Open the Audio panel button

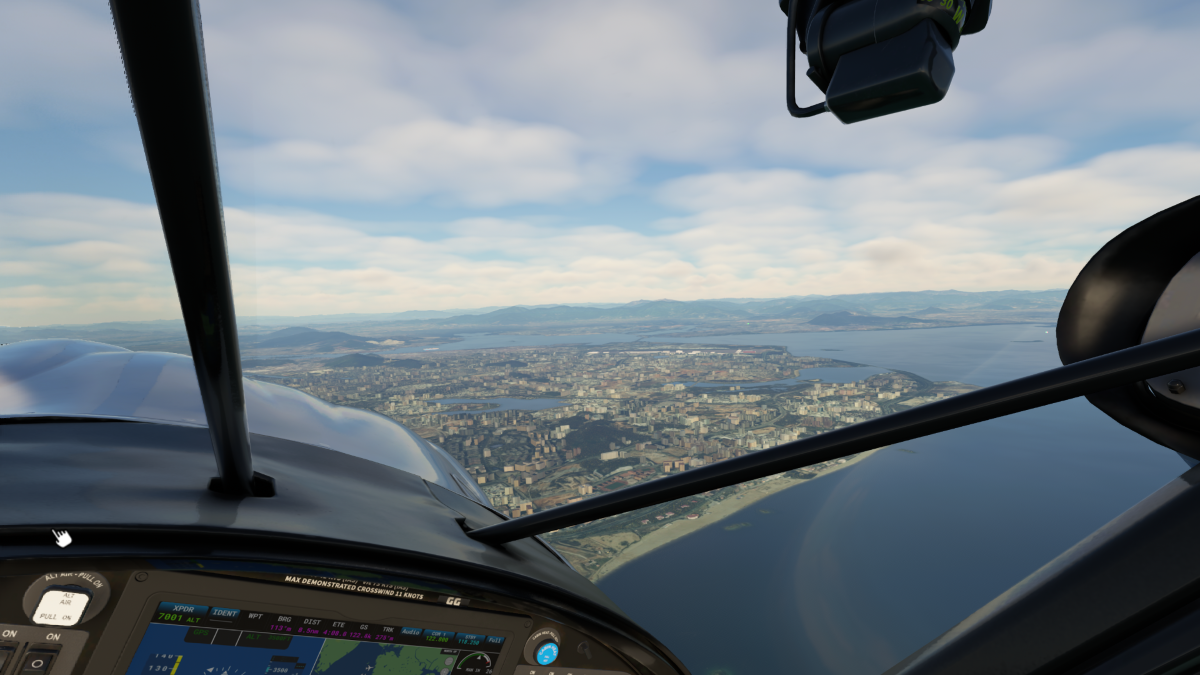[411, 632]
